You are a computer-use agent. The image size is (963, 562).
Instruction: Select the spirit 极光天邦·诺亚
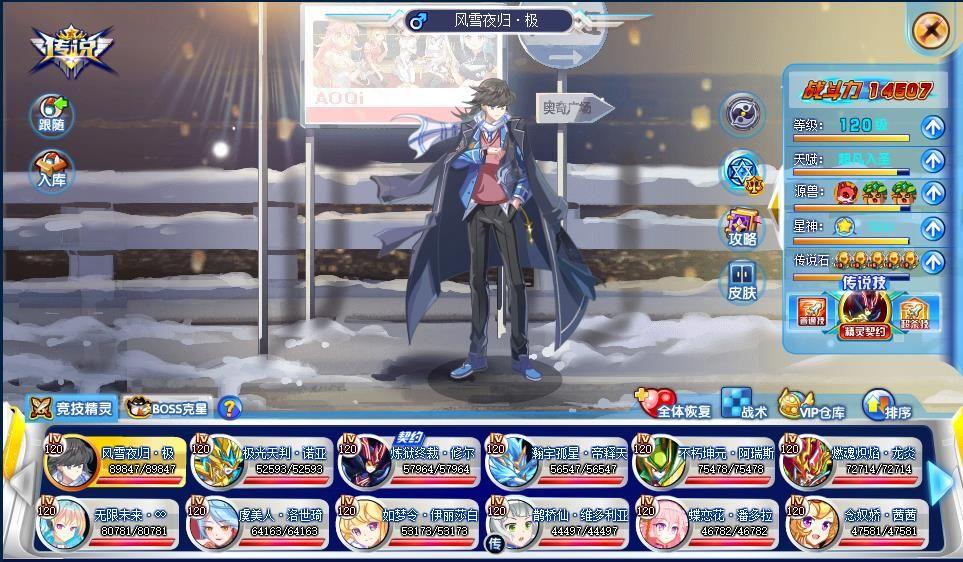pos(262,462)
